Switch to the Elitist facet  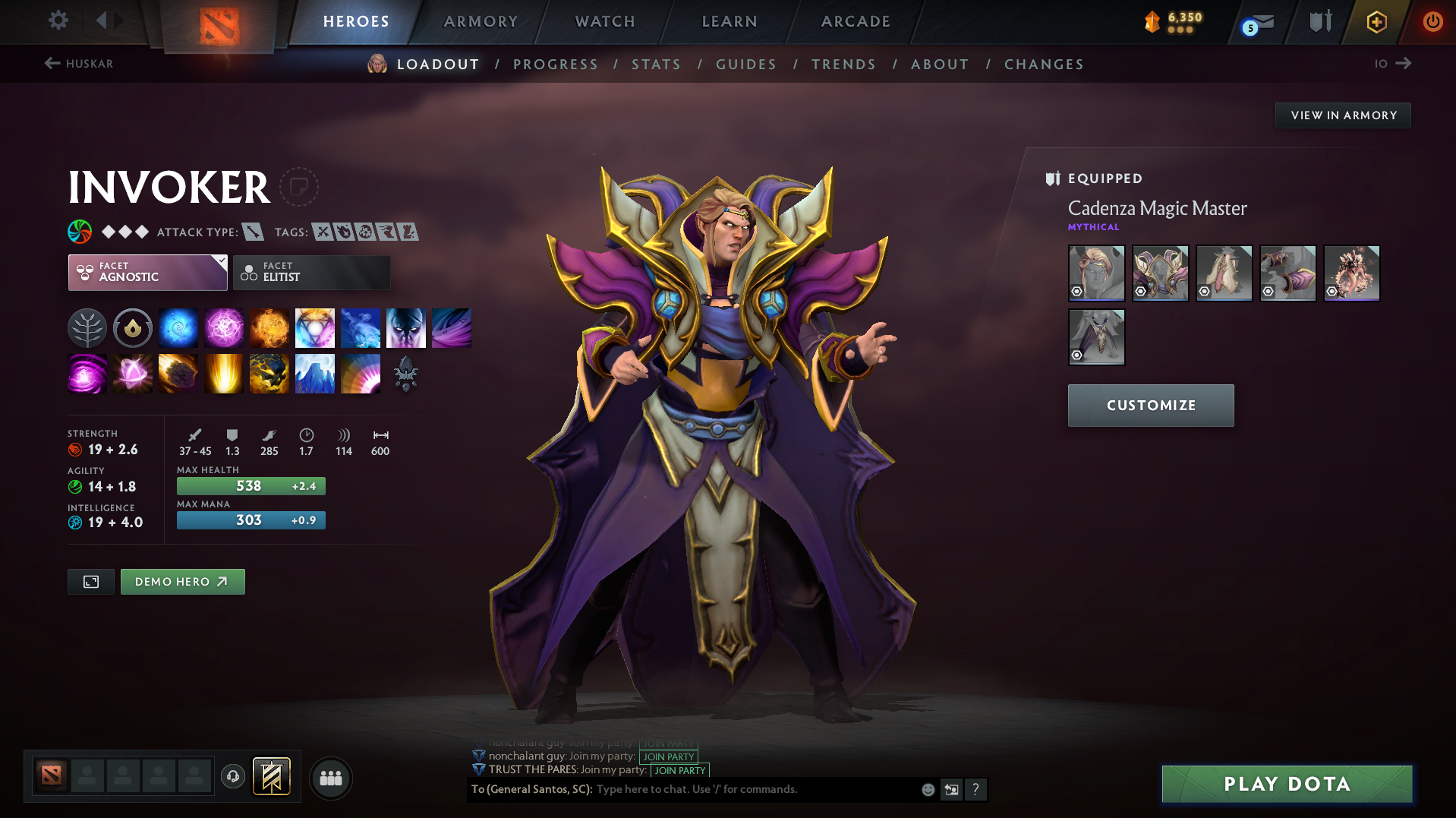tap(311, 272)
